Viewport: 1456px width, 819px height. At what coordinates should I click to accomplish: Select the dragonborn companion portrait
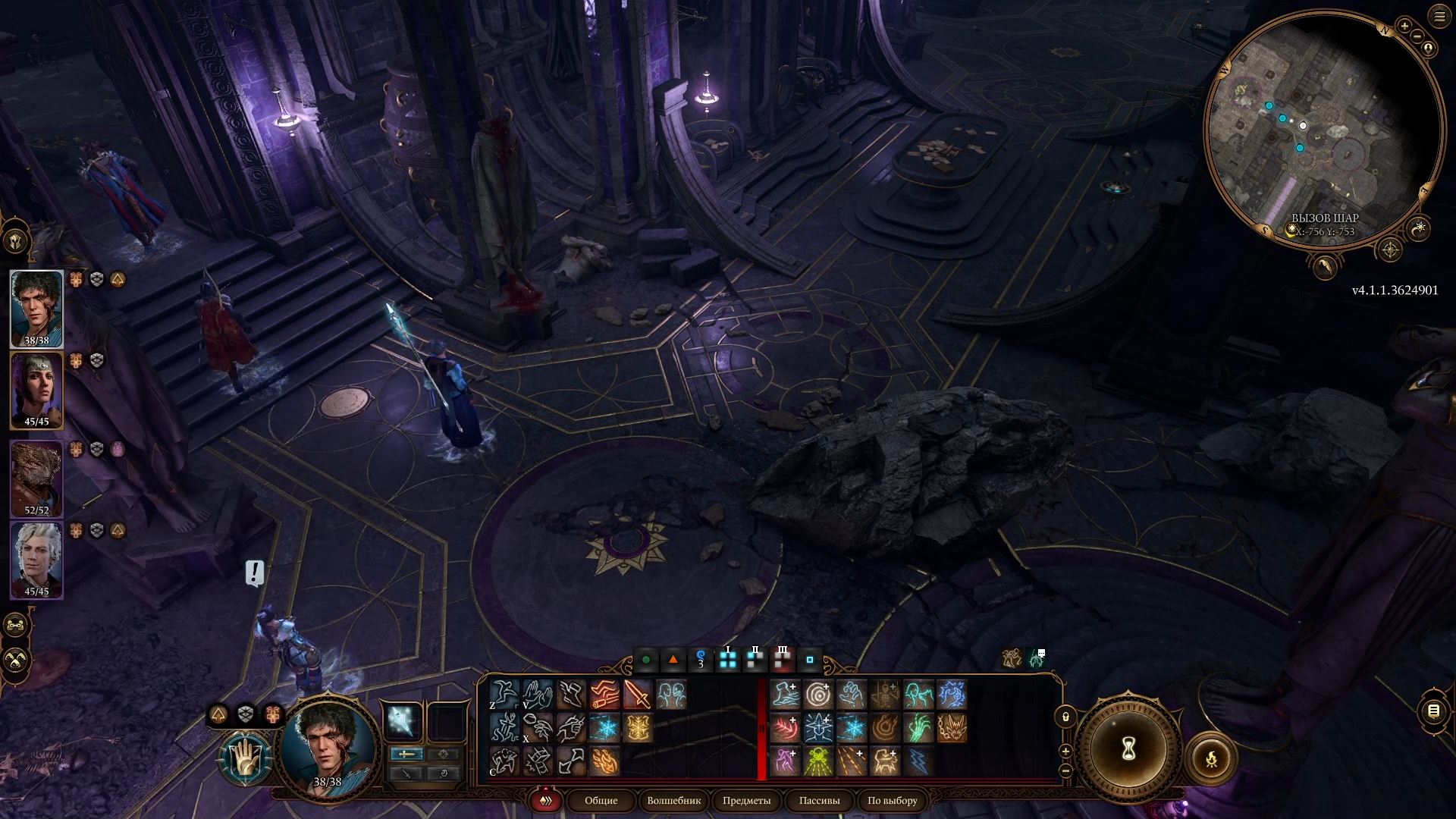pyautogui.click(x=36, y=476)
